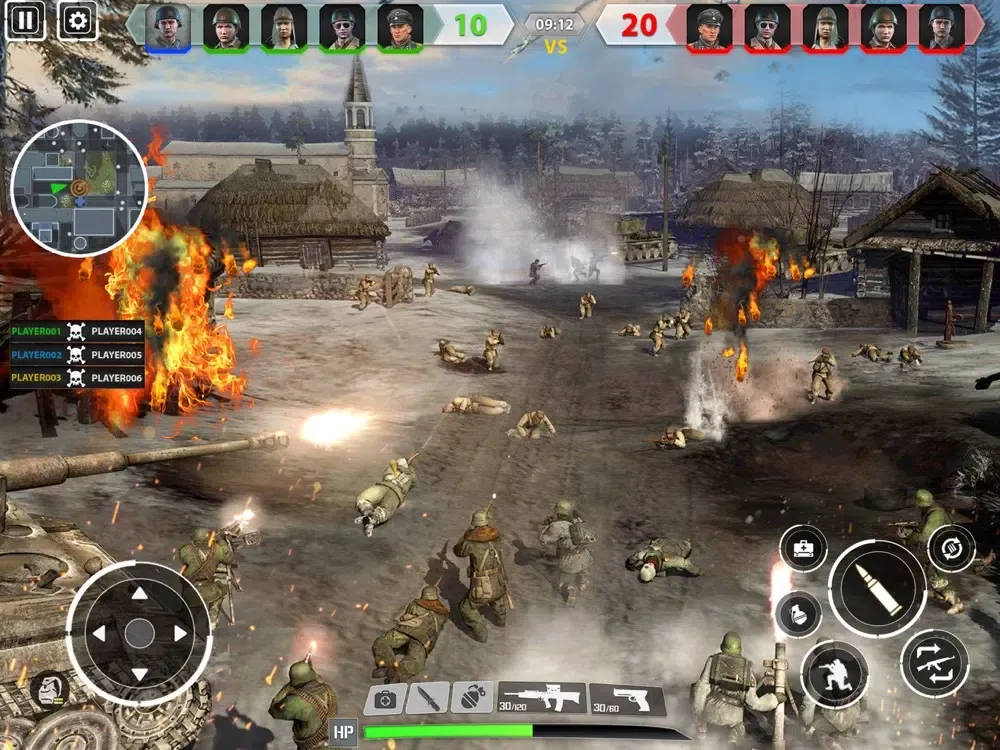Pause the game with the pause button

click(x=25, y=19)
